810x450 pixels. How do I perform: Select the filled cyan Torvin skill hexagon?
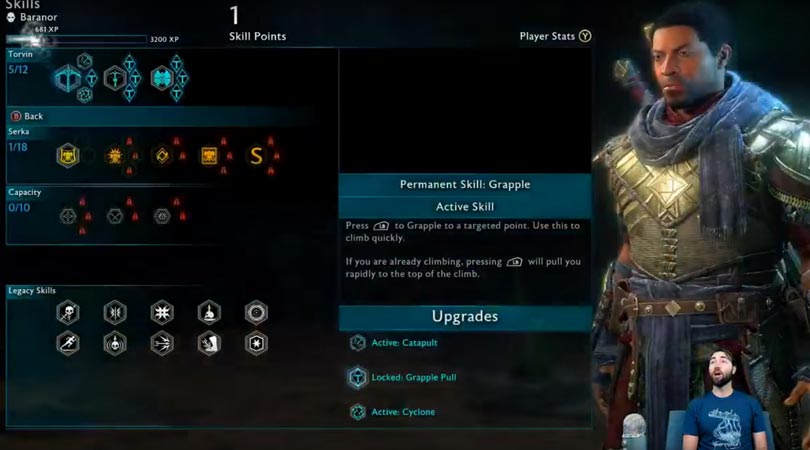point(162,78)
